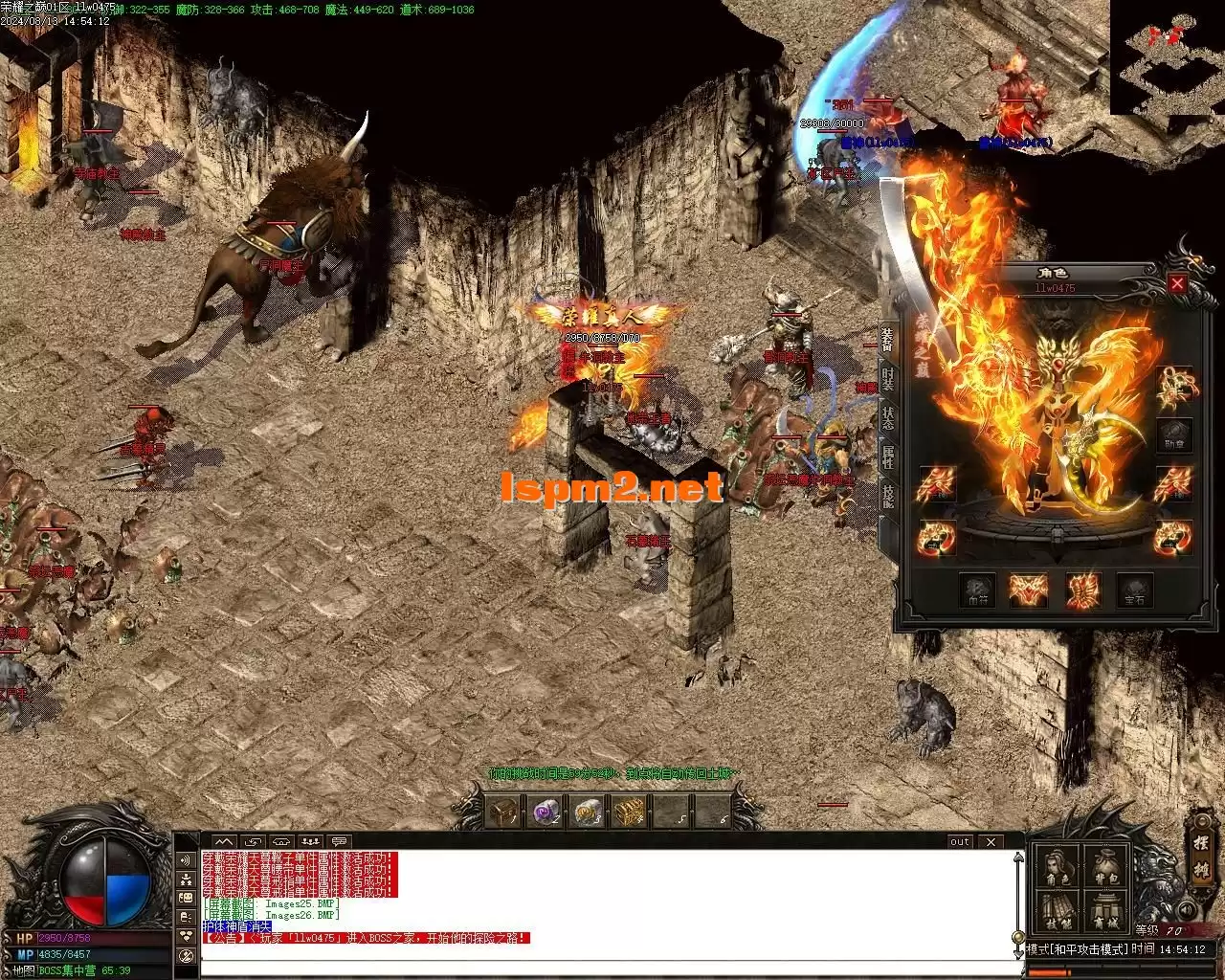Open the 商城 shop button
The height and width of the screenshot is (980, 1225).
[x=1104, y=910]
